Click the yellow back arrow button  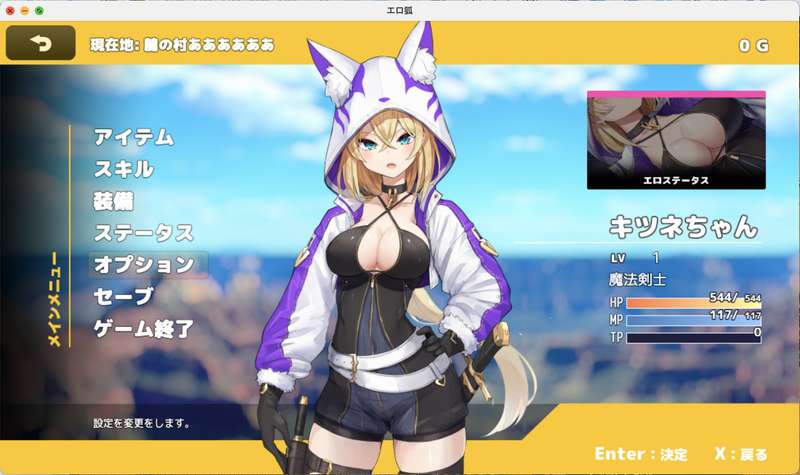[x=40, y=43]
